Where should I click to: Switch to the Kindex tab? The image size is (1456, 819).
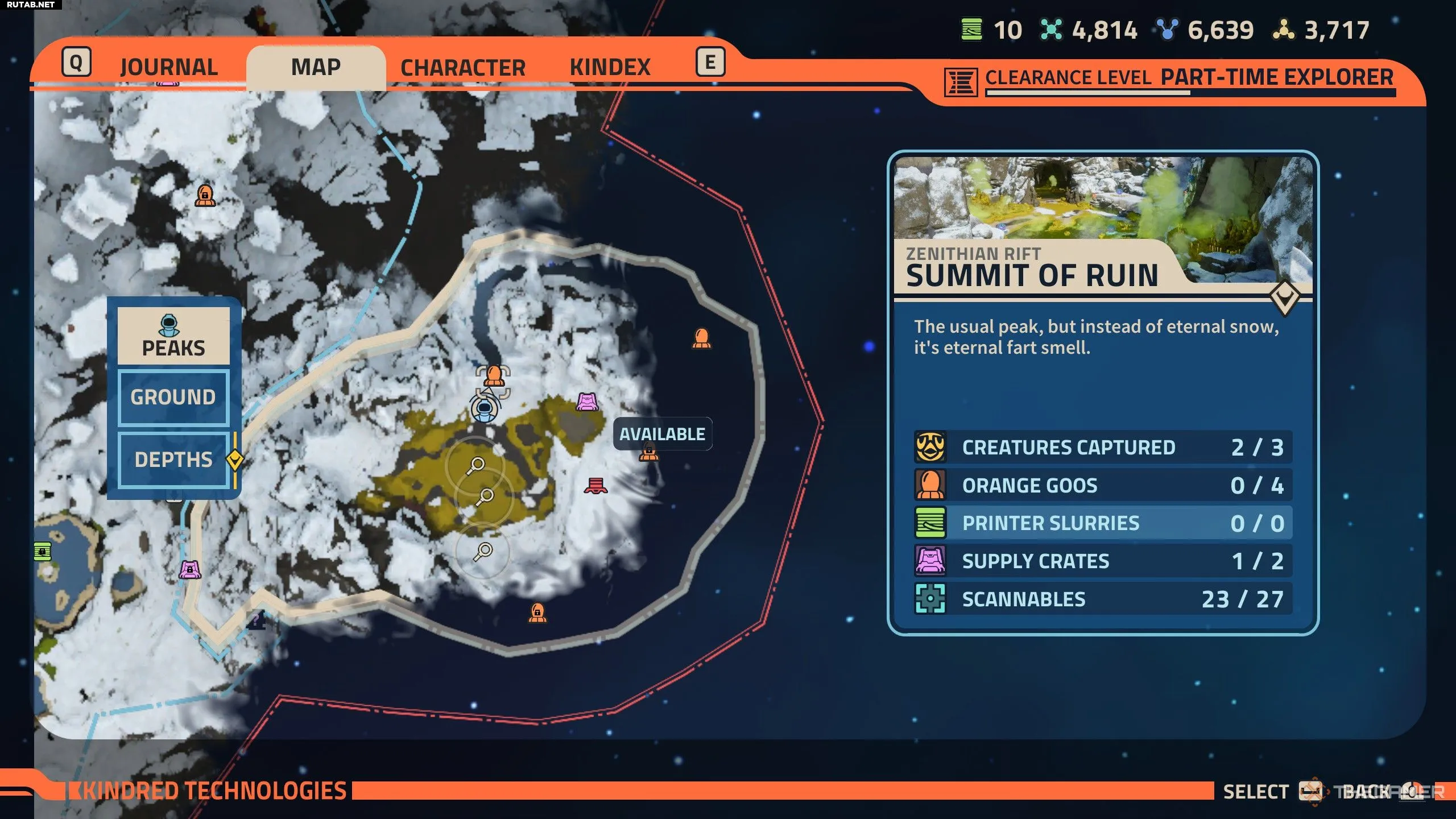(610, 67)
